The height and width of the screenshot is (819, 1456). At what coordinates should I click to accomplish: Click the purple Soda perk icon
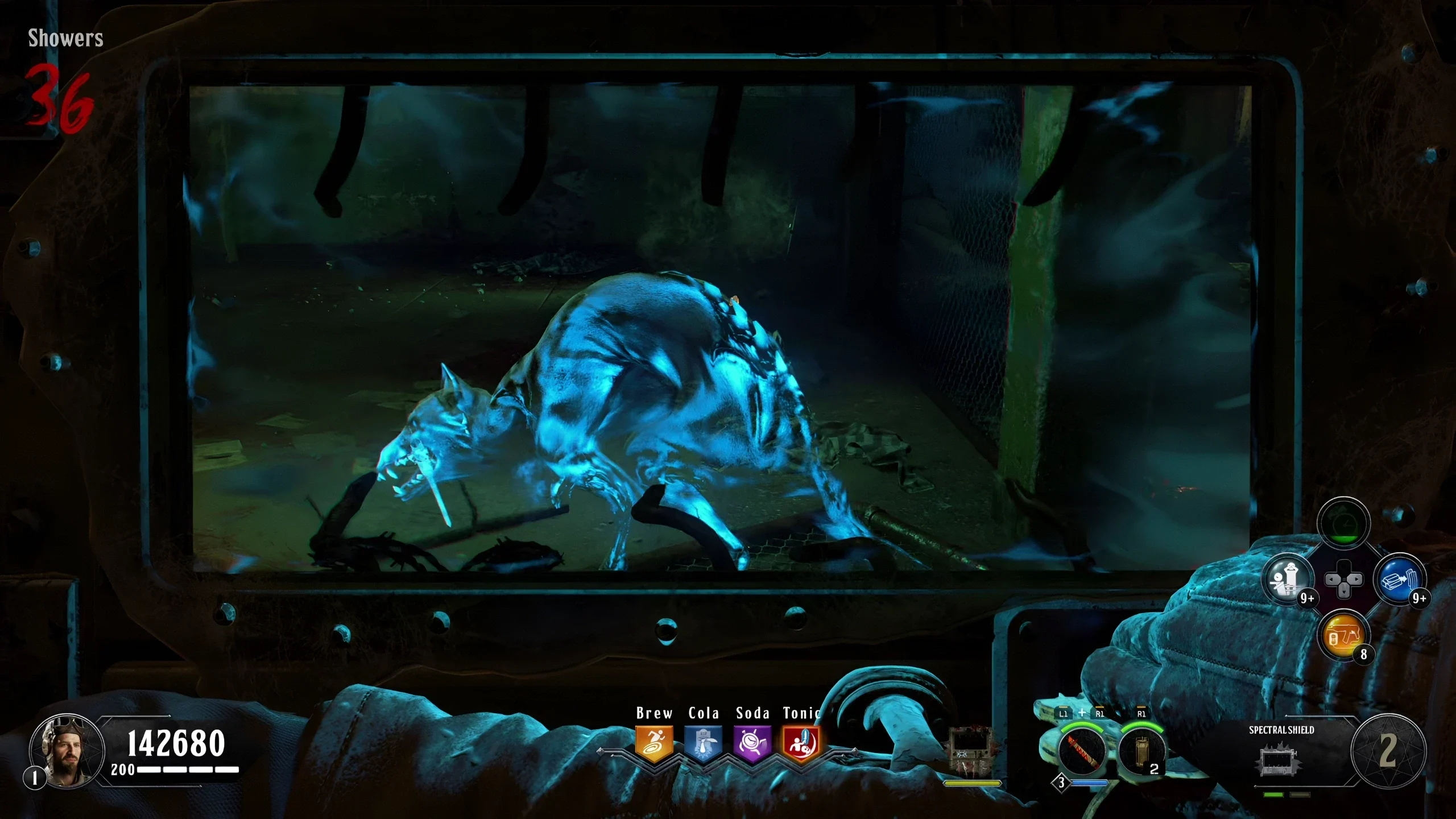(752, 743)
